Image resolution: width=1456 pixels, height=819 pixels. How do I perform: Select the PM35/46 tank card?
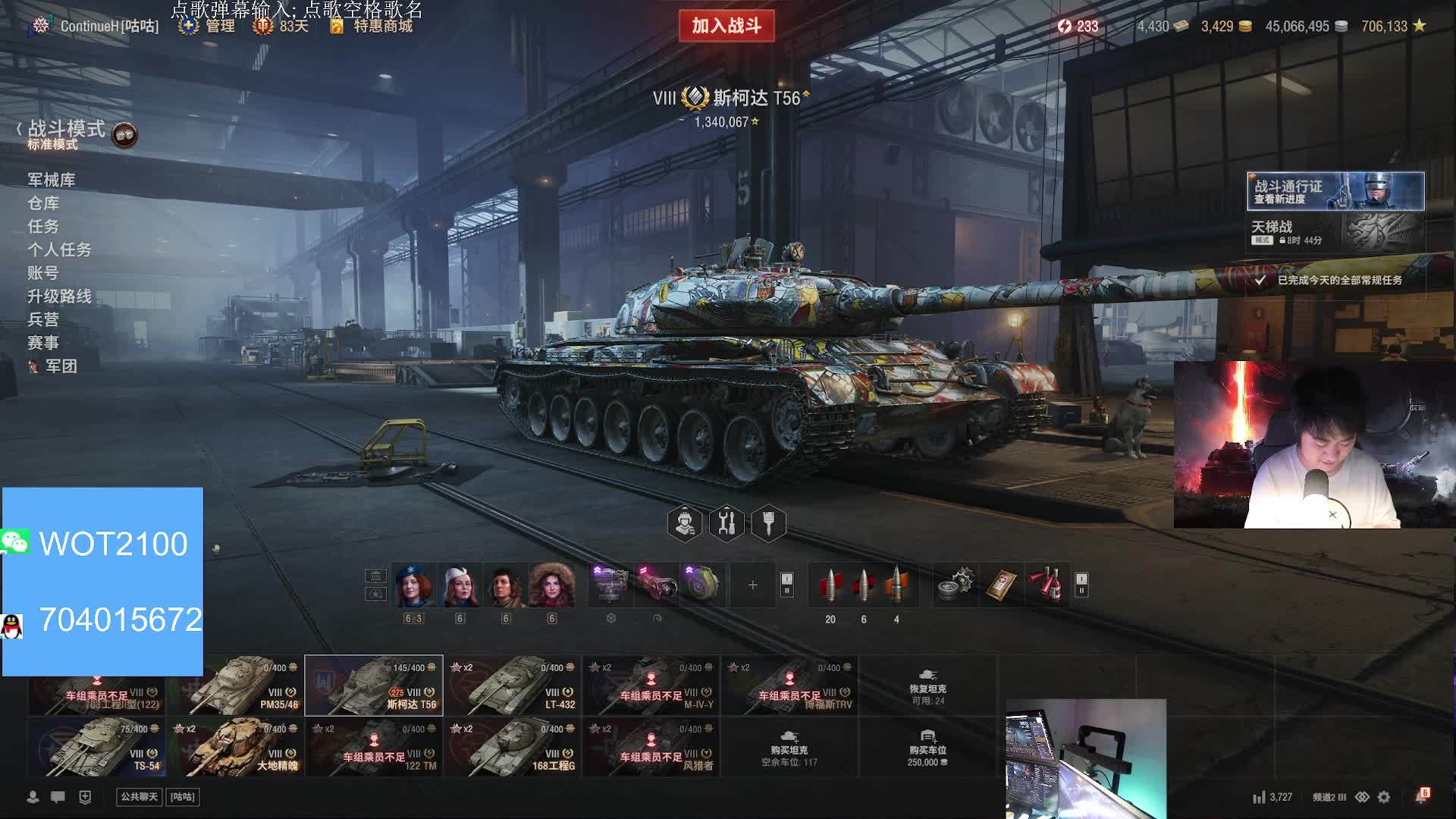click(235, 686)
